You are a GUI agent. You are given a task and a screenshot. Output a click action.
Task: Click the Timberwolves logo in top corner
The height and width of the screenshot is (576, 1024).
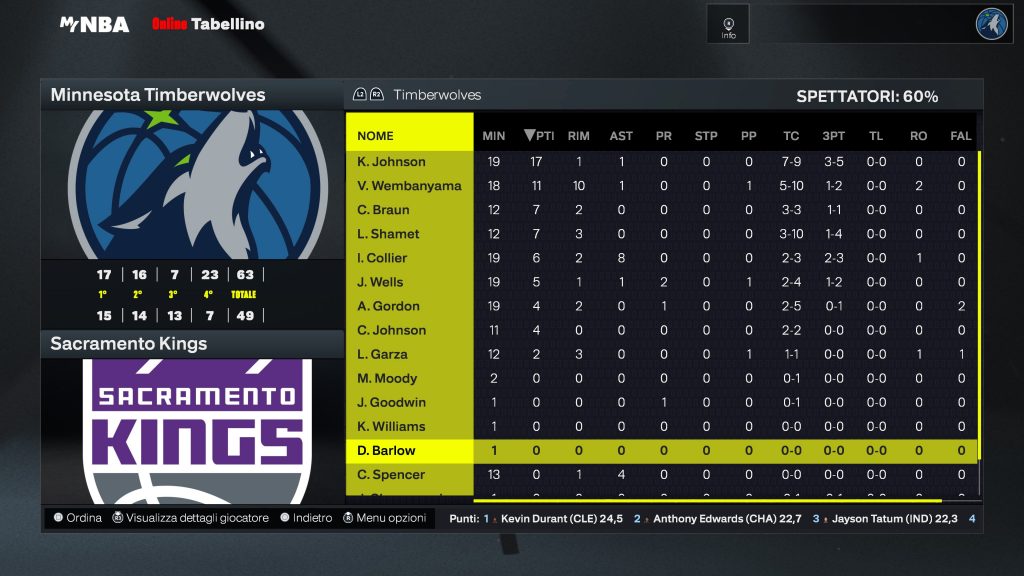pyautogui.click(x=992, y=24)
